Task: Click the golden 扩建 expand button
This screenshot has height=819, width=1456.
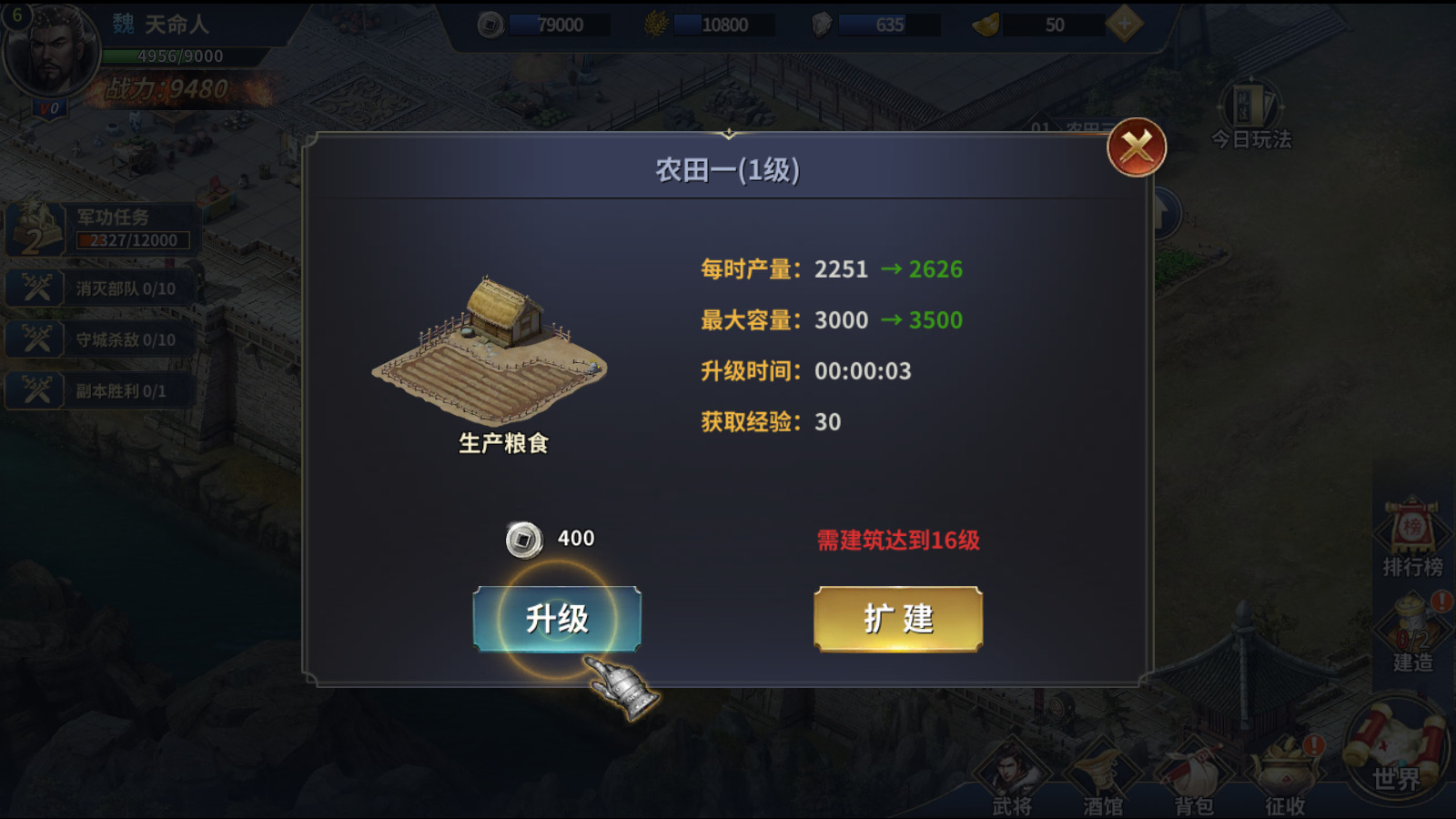Action: (x=897, y=619)
